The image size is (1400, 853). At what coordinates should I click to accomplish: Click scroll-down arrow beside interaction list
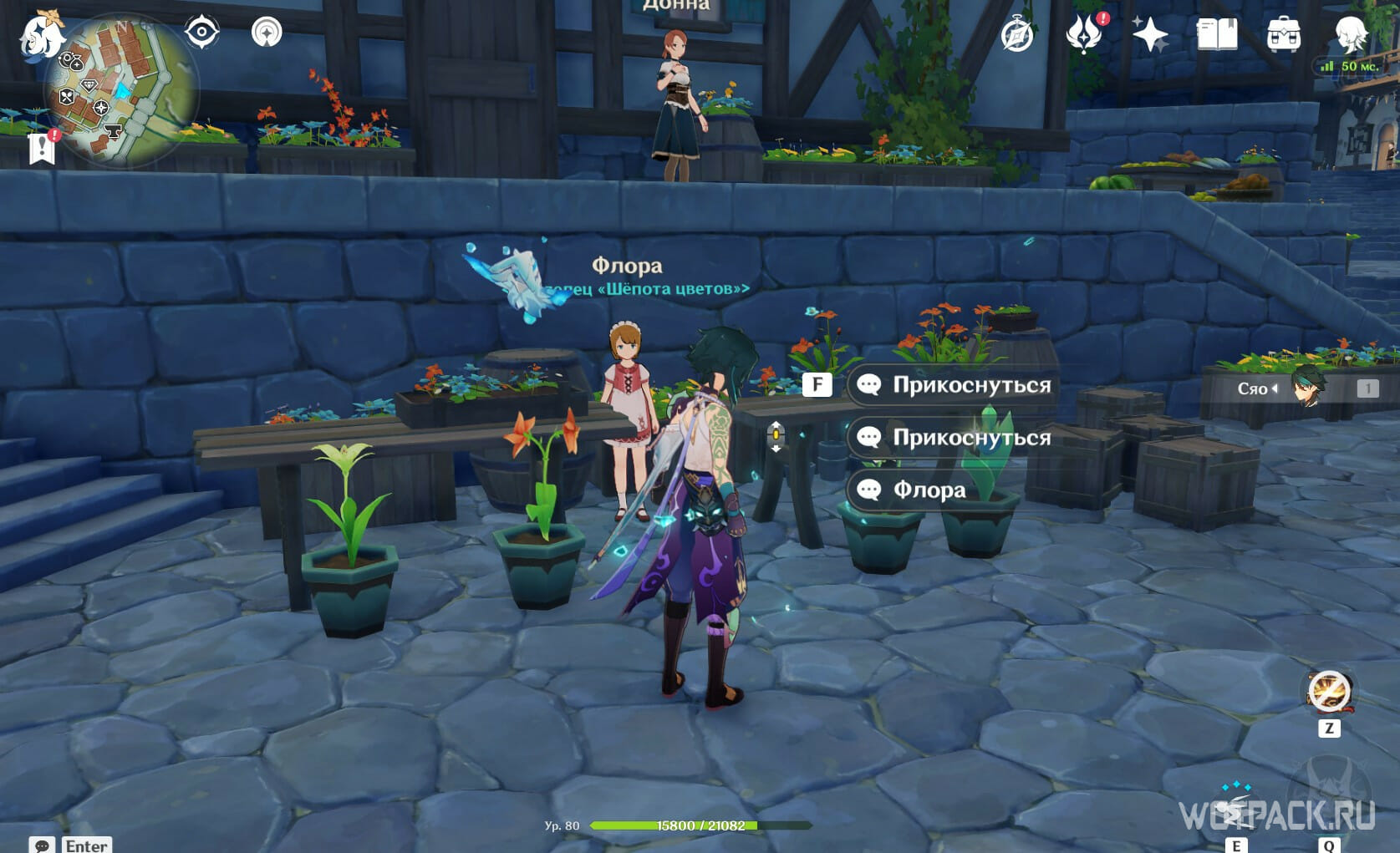(x=776, y=449)
